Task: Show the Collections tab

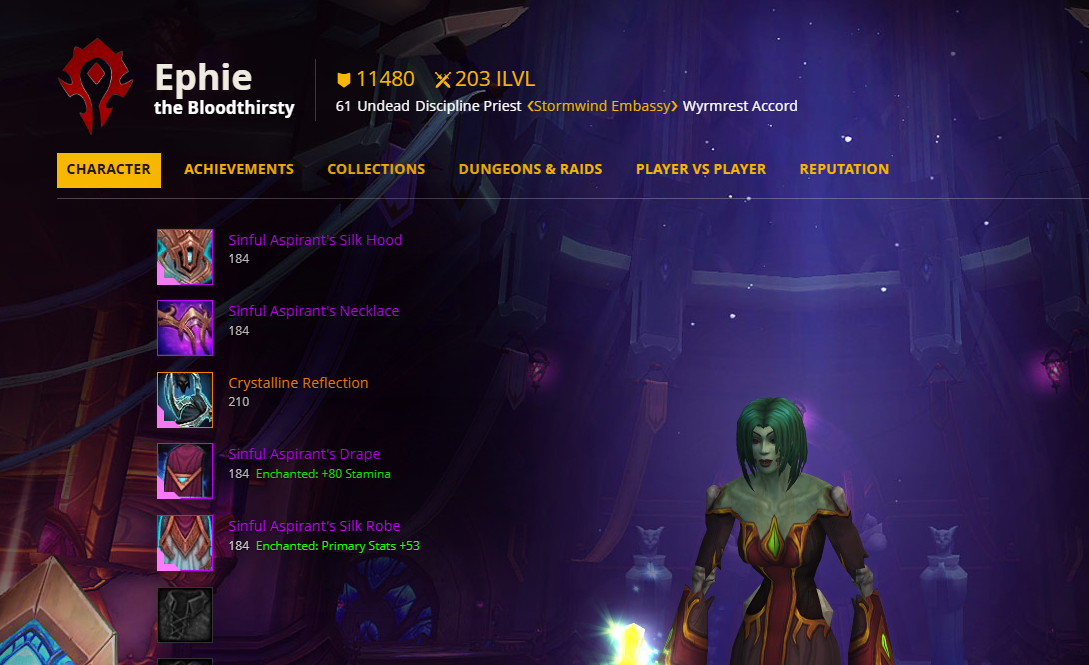Action: click(376, 170)
